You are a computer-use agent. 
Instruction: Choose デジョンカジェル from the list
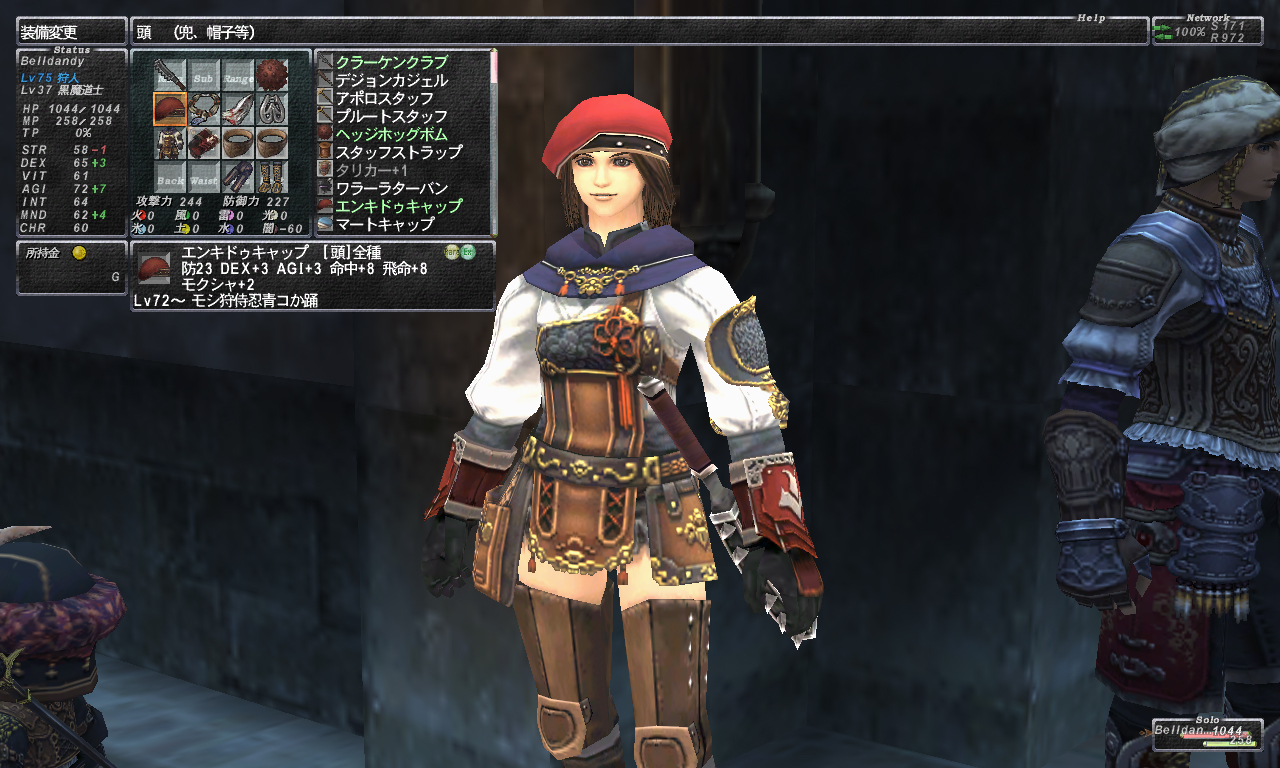pyautogui.click(x=391, y=80)
